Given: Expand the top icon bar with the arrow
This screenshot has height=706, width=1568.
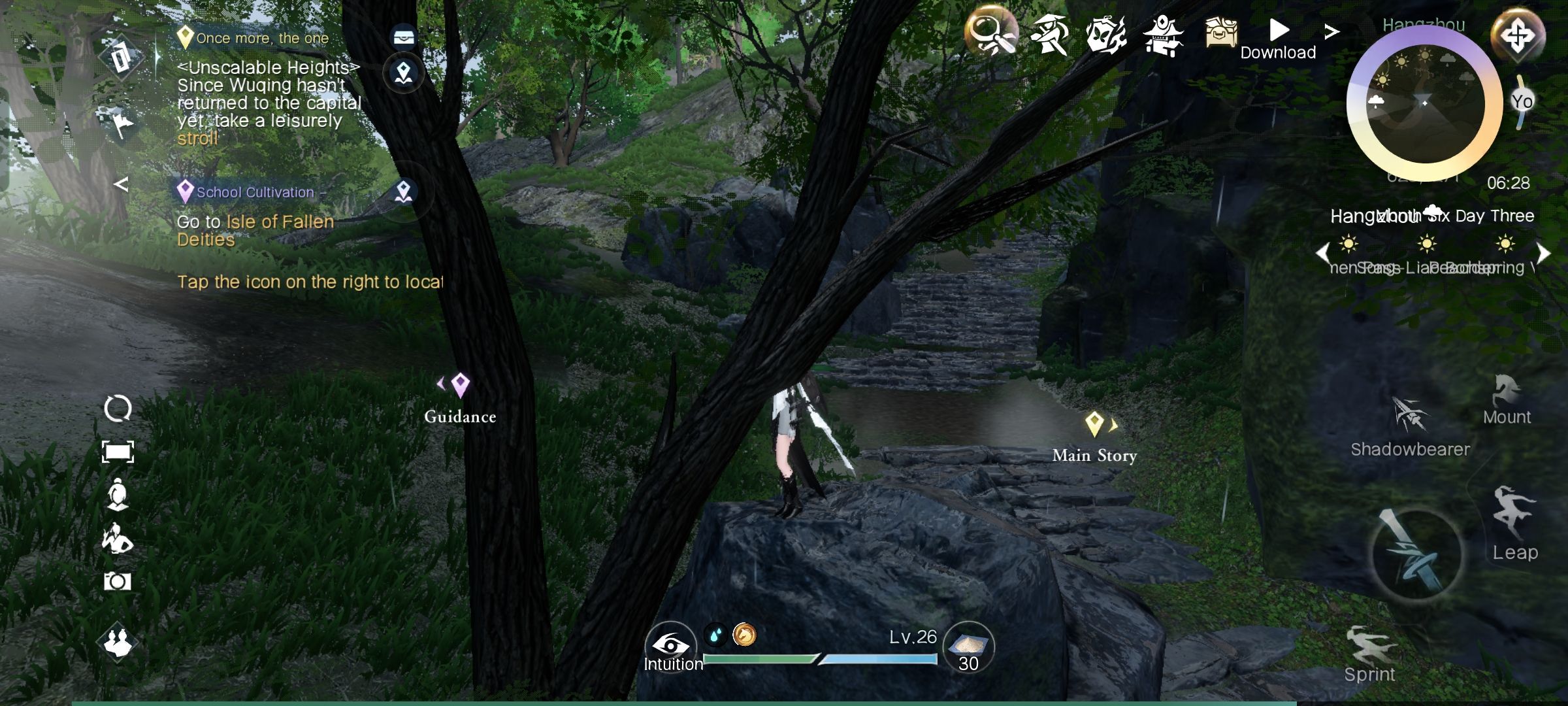Looking at the screenshot, I should pyautogui.click(x=1331, y=31).
